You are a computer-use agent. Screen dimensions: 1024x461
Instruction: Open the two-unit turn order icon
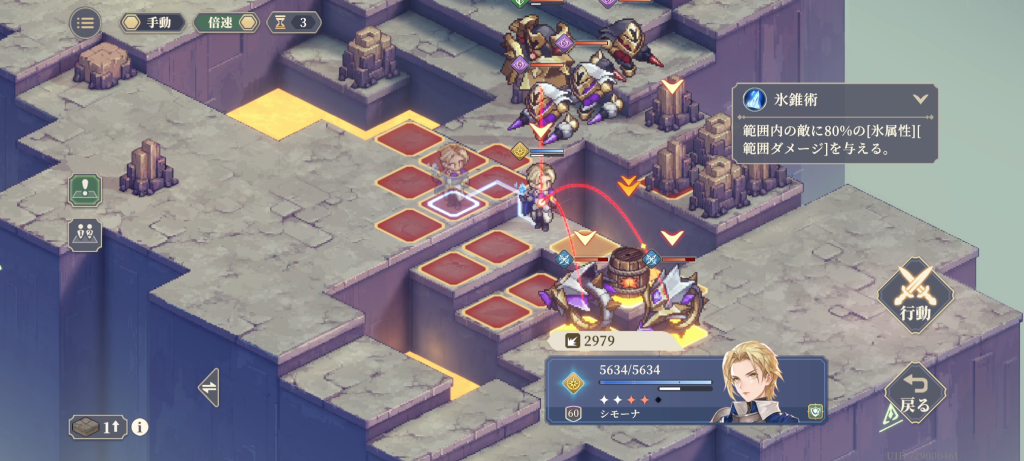(x=85, y=234)
